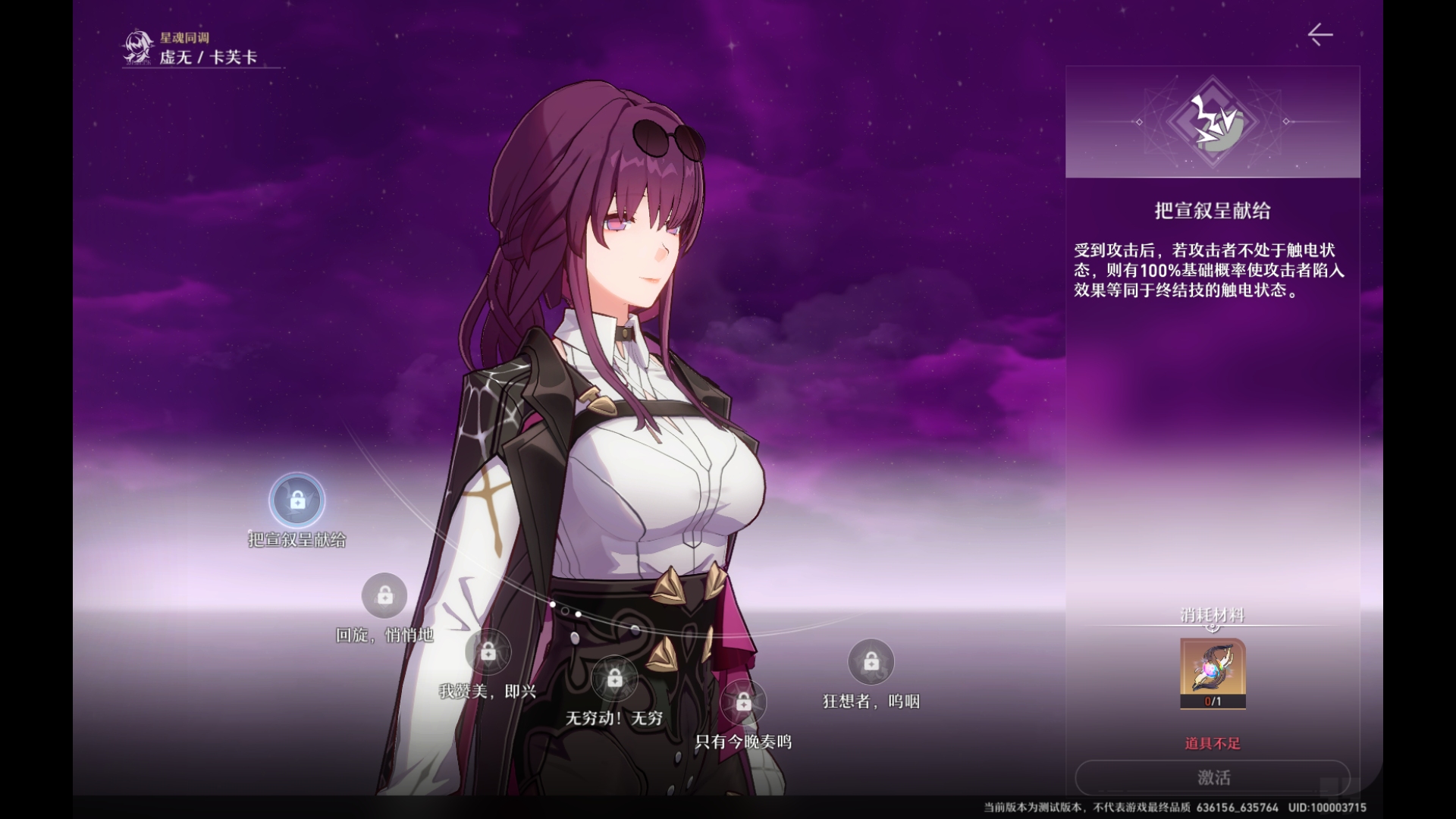Click the 激活 activate button
1456x819 pixels.
click(1213, 777)
